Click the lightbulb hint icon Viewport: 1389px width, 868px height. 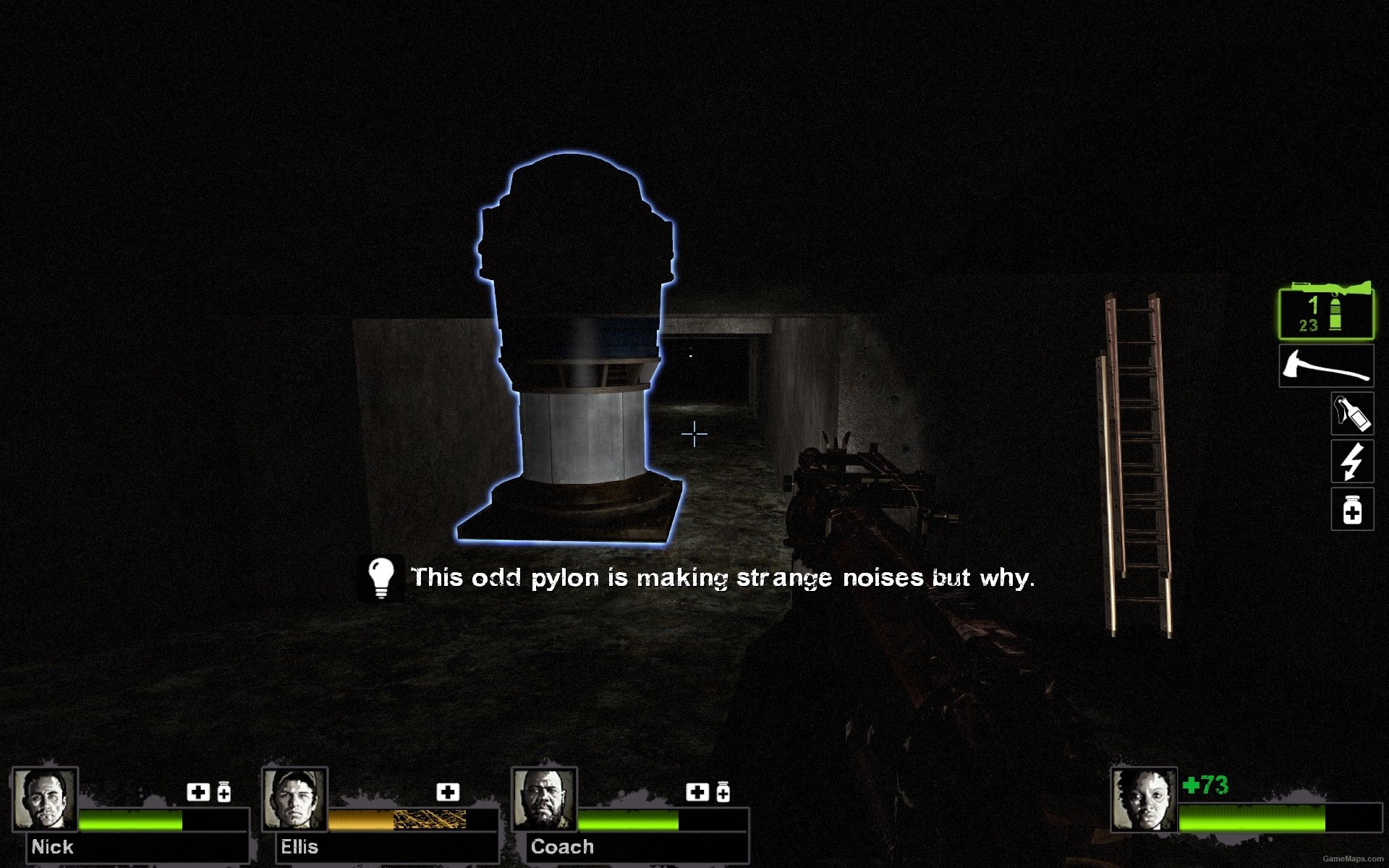381,577
